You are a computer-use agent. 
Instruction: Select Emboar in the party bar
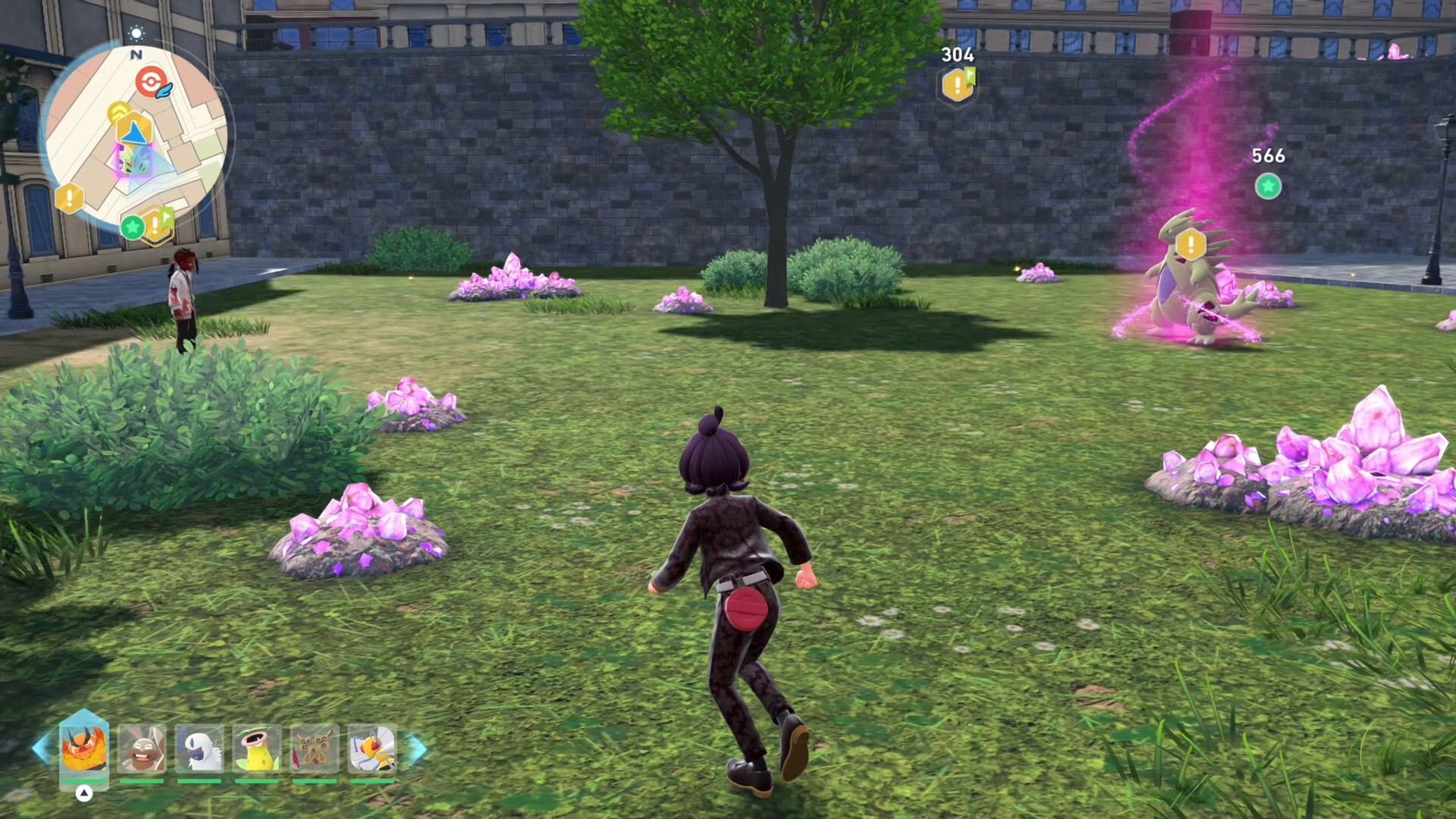(x=84, y=748)
